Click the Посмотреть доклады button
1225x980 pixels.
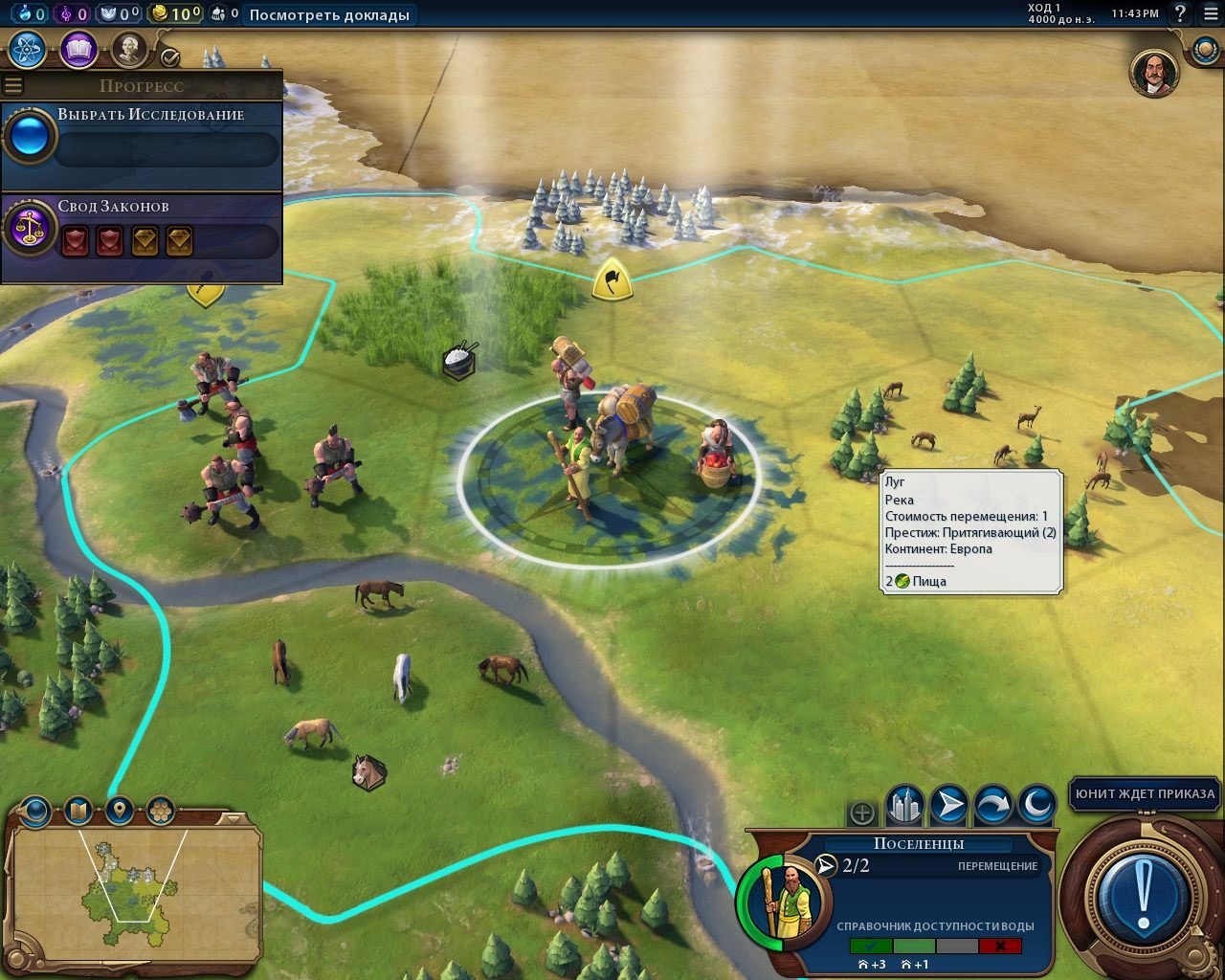pyautogui.click(x=330, y=15)
